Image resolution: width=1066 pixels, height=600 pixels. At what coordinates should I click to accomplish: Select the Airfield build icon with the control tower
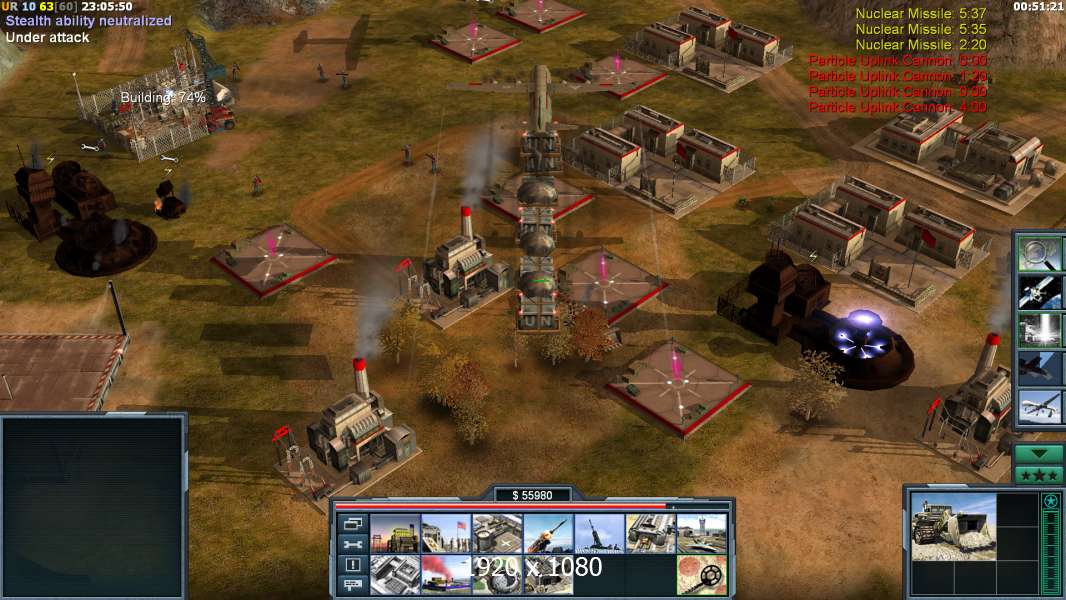pos(702,534)
